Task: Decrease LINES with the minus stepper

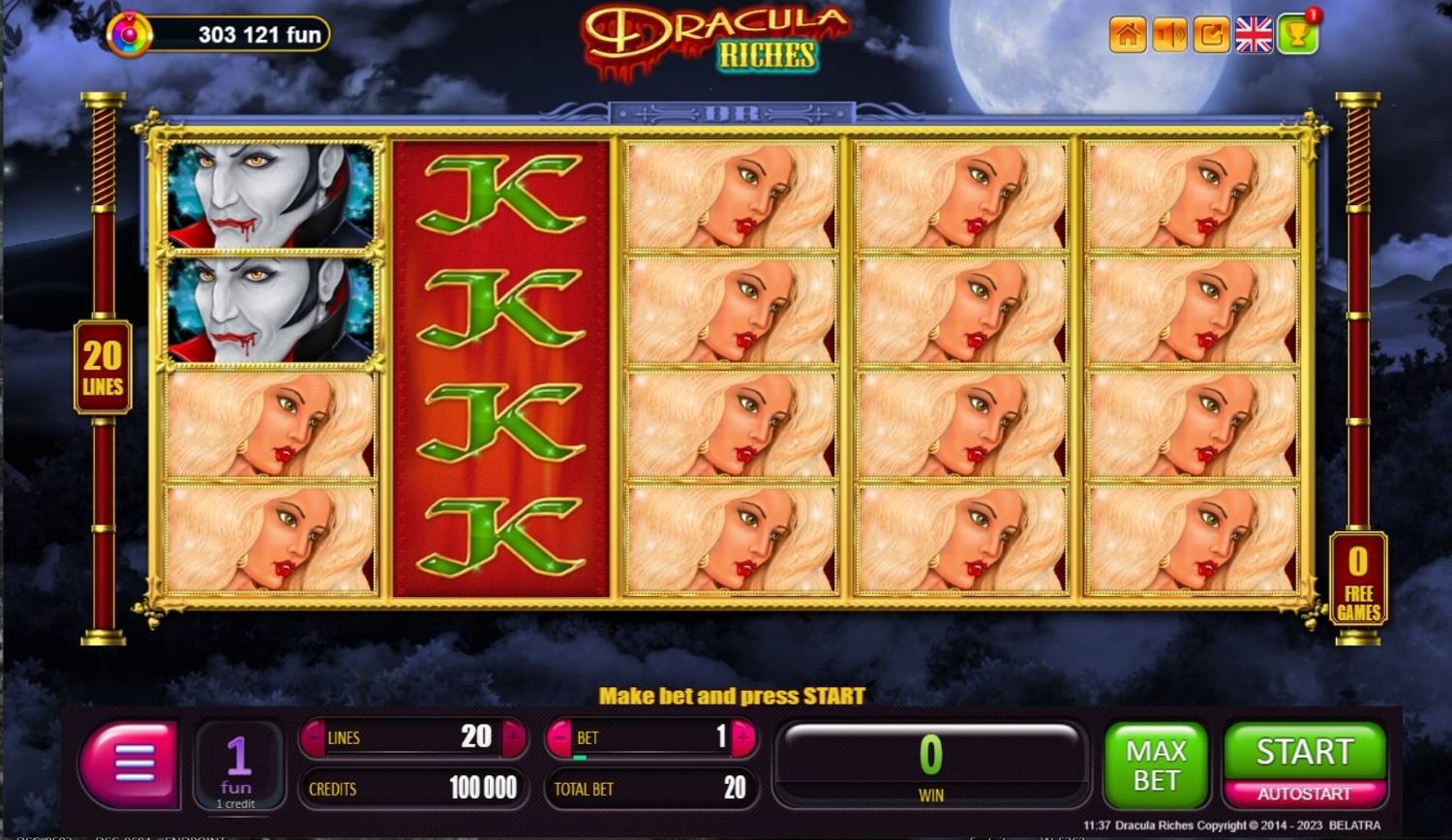Action: [x=314, y=737]
